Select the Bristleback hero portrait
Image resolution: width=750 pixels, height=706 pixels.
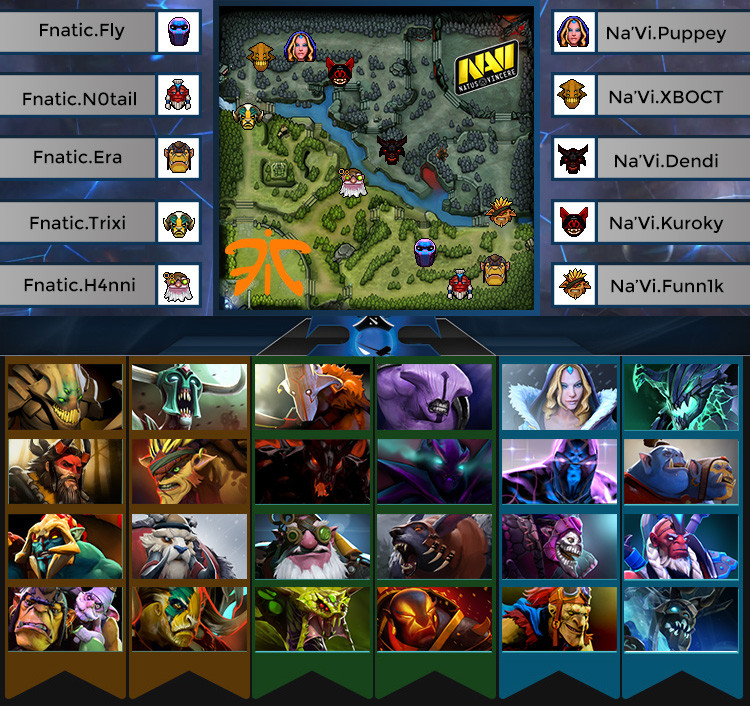(189, 470)
